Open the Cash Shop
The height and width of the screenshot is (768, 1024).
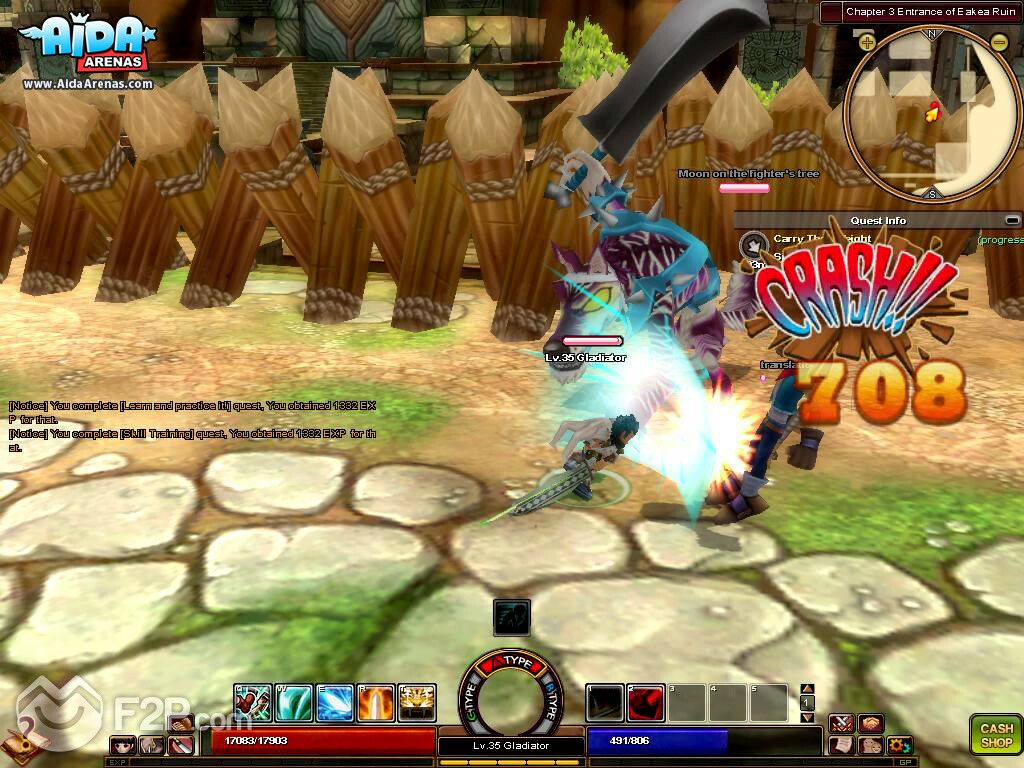(995, 734)
